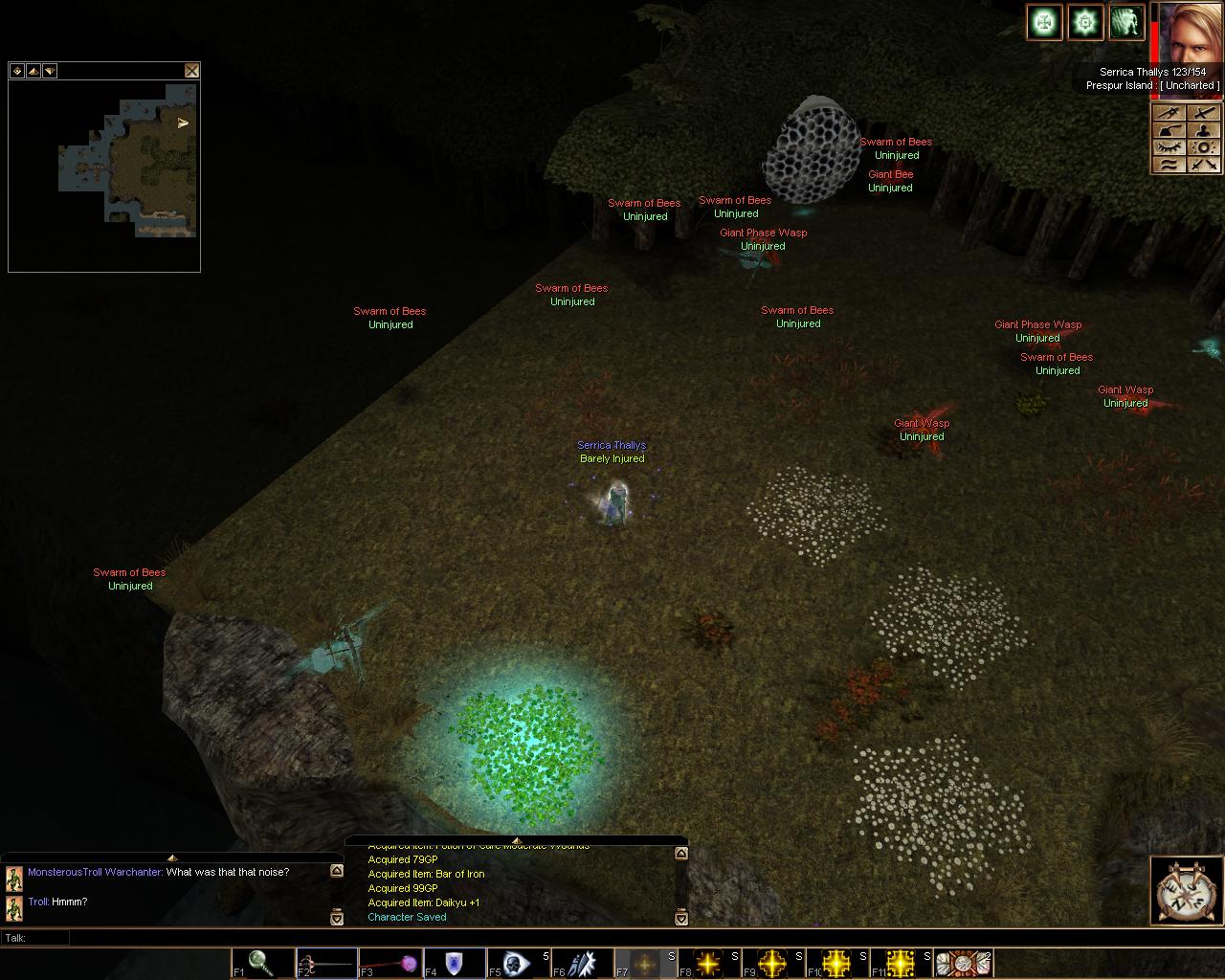Toggle the closed-eye stealth mode button
This screenshot has height=980, width=1225.
(x=1167, y=147)
